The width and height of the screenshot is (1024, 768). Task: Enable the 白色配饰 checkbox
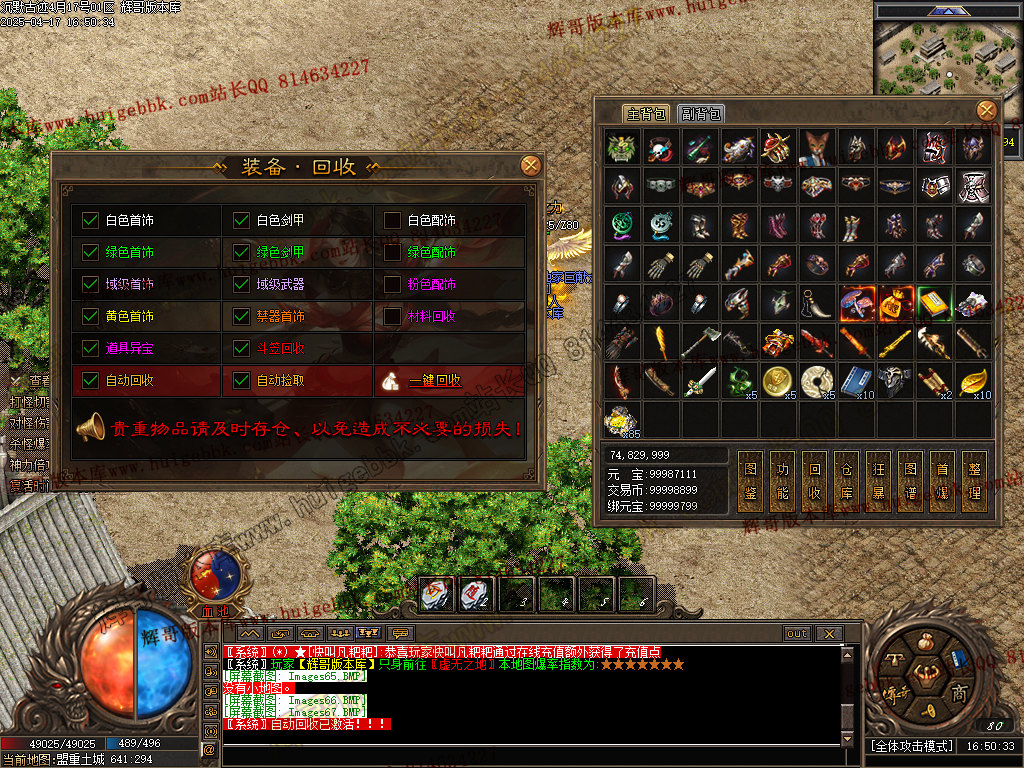(x=393, y=220)
